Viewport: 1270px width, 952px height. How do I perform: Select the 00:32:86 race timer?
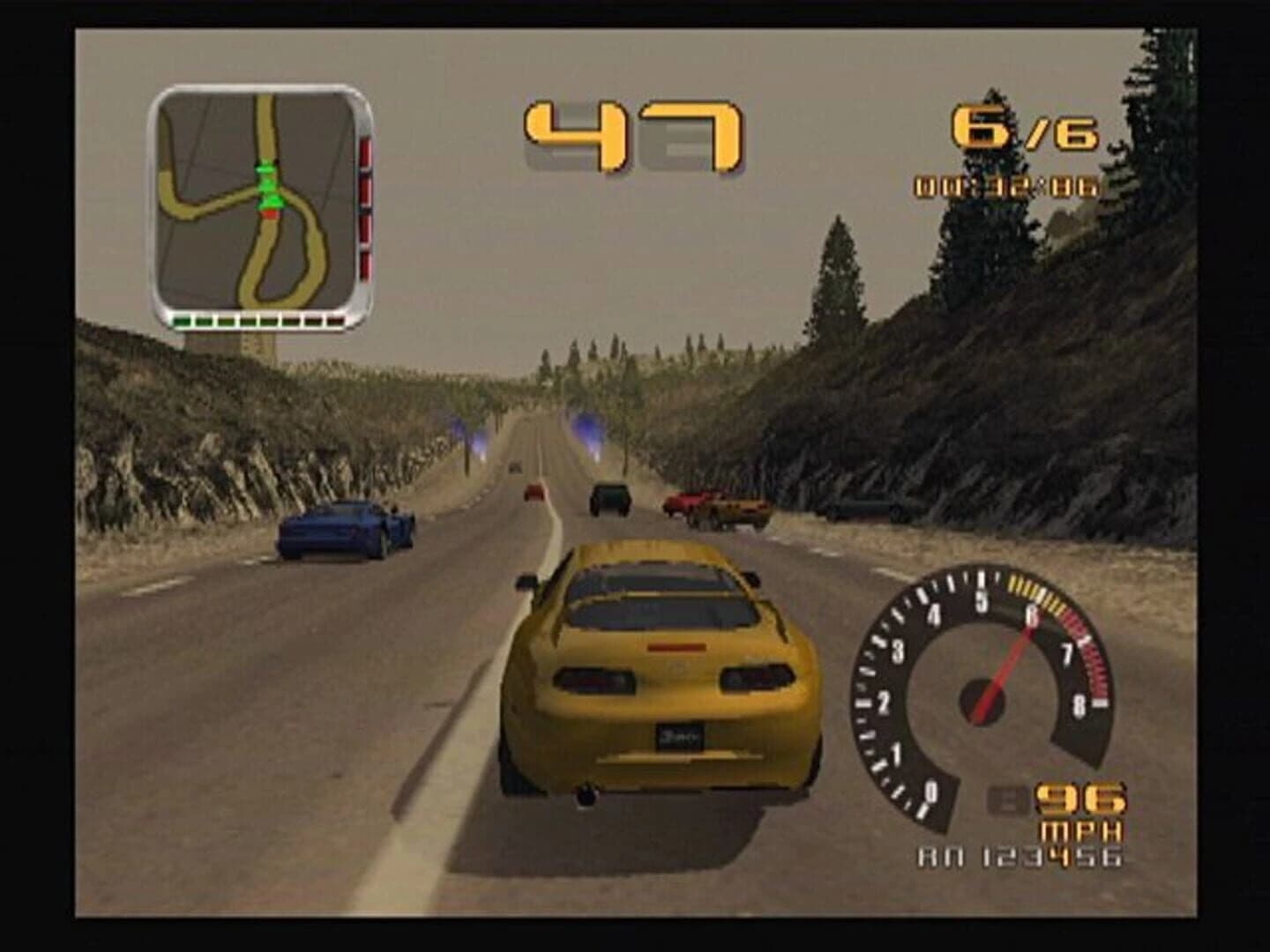pos(1005,185)
